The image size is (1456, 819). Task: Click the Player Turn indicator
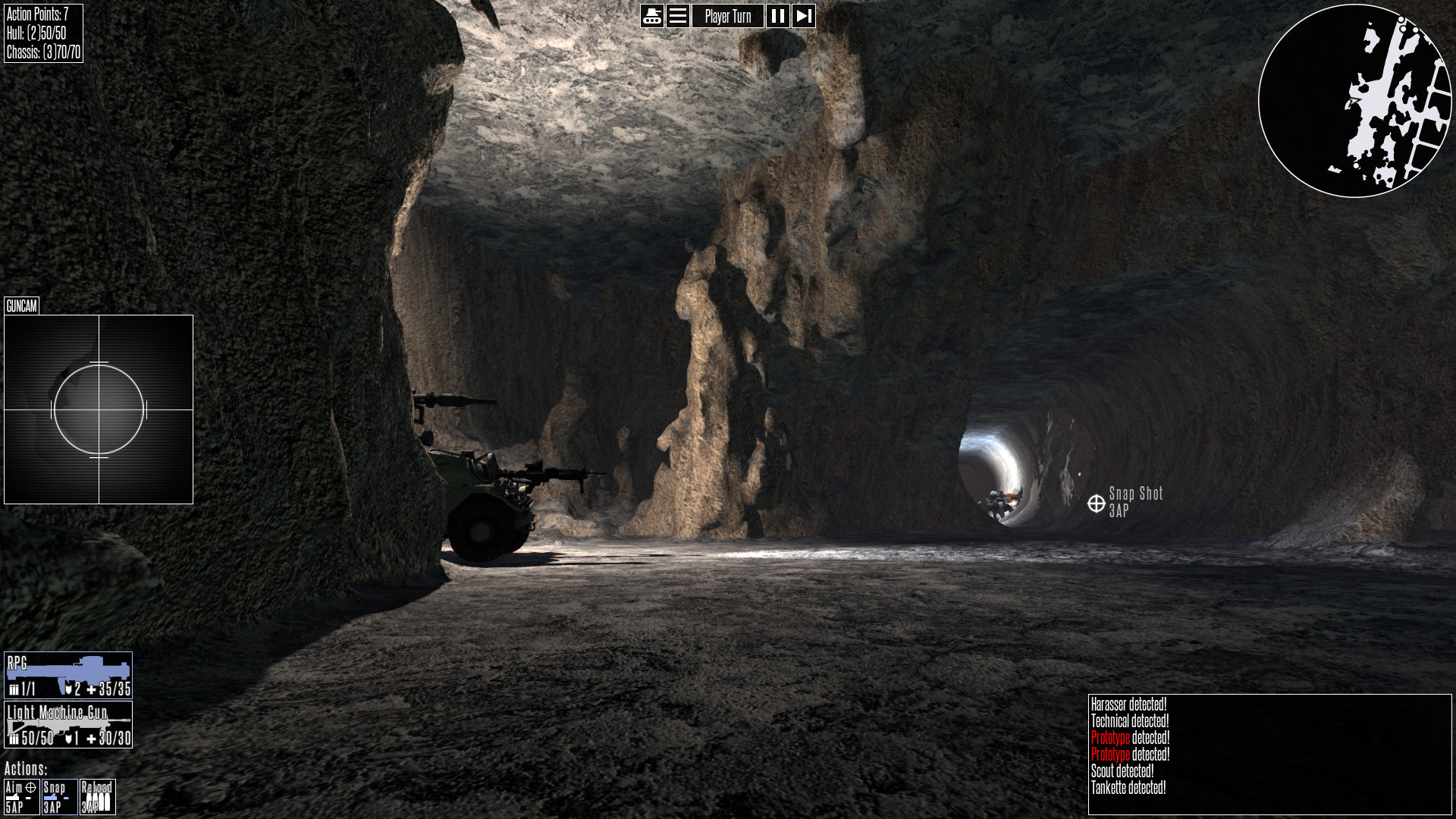(x=730, y=16)
